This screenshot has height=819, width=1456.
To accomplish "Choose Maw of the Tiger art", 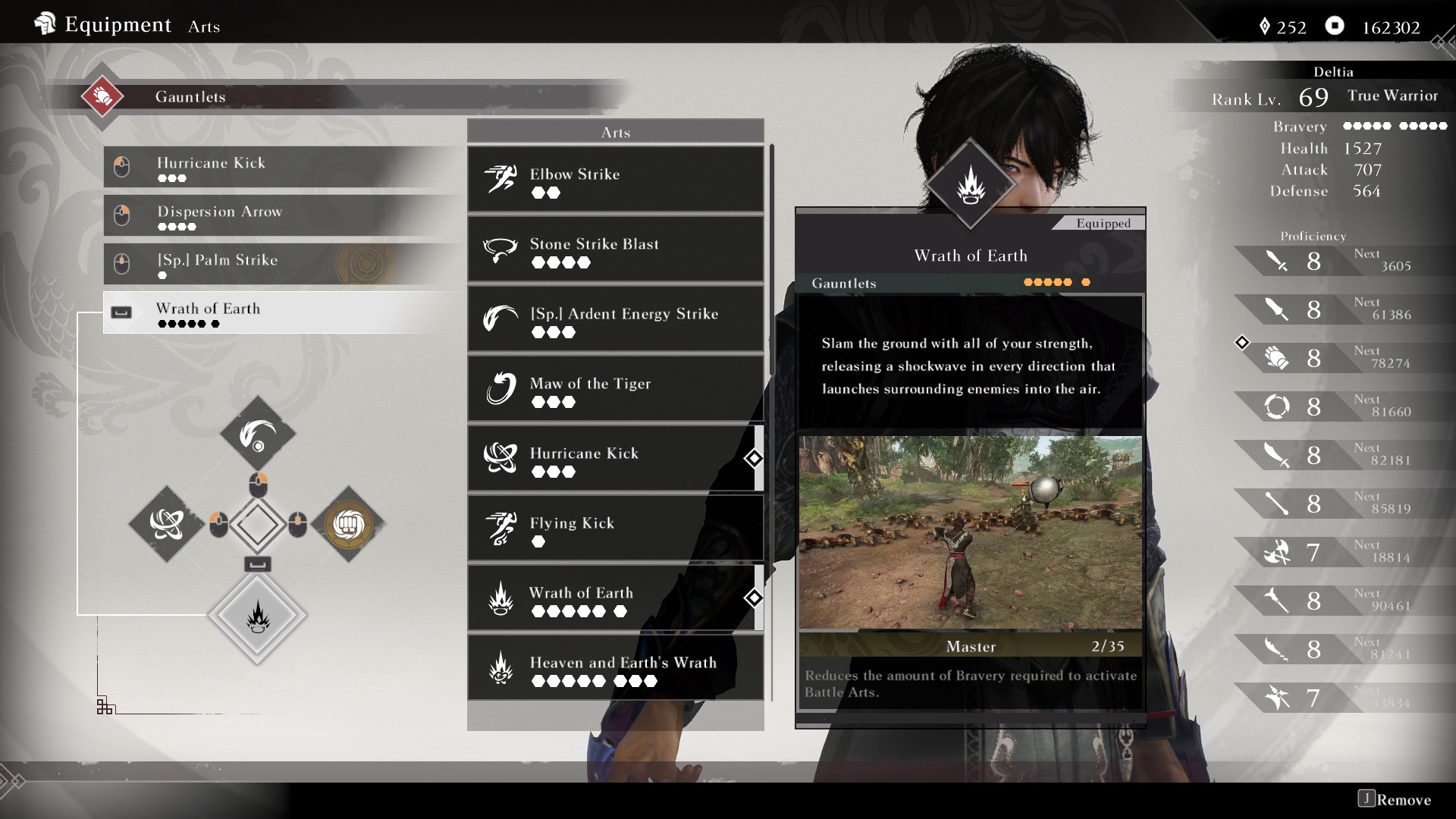I will pos(615,389).
